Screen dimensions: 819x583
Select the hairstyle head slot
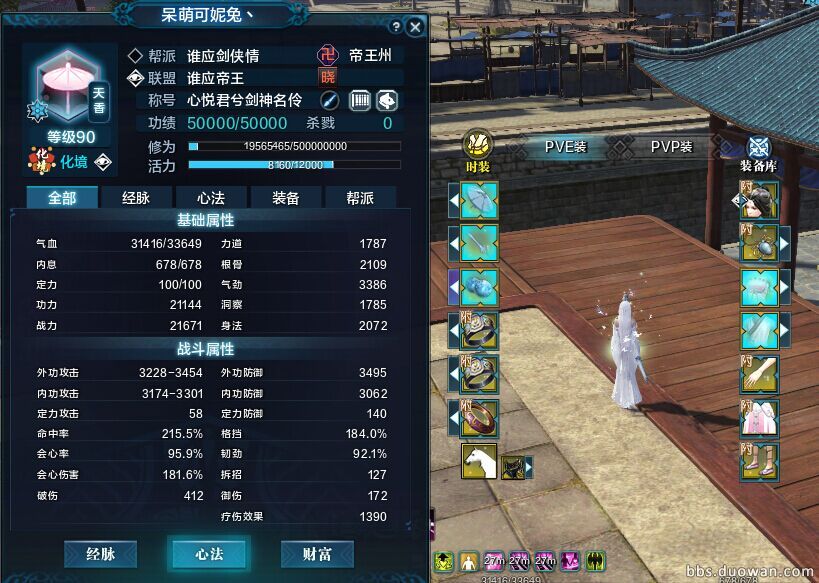tap(759, 201)
